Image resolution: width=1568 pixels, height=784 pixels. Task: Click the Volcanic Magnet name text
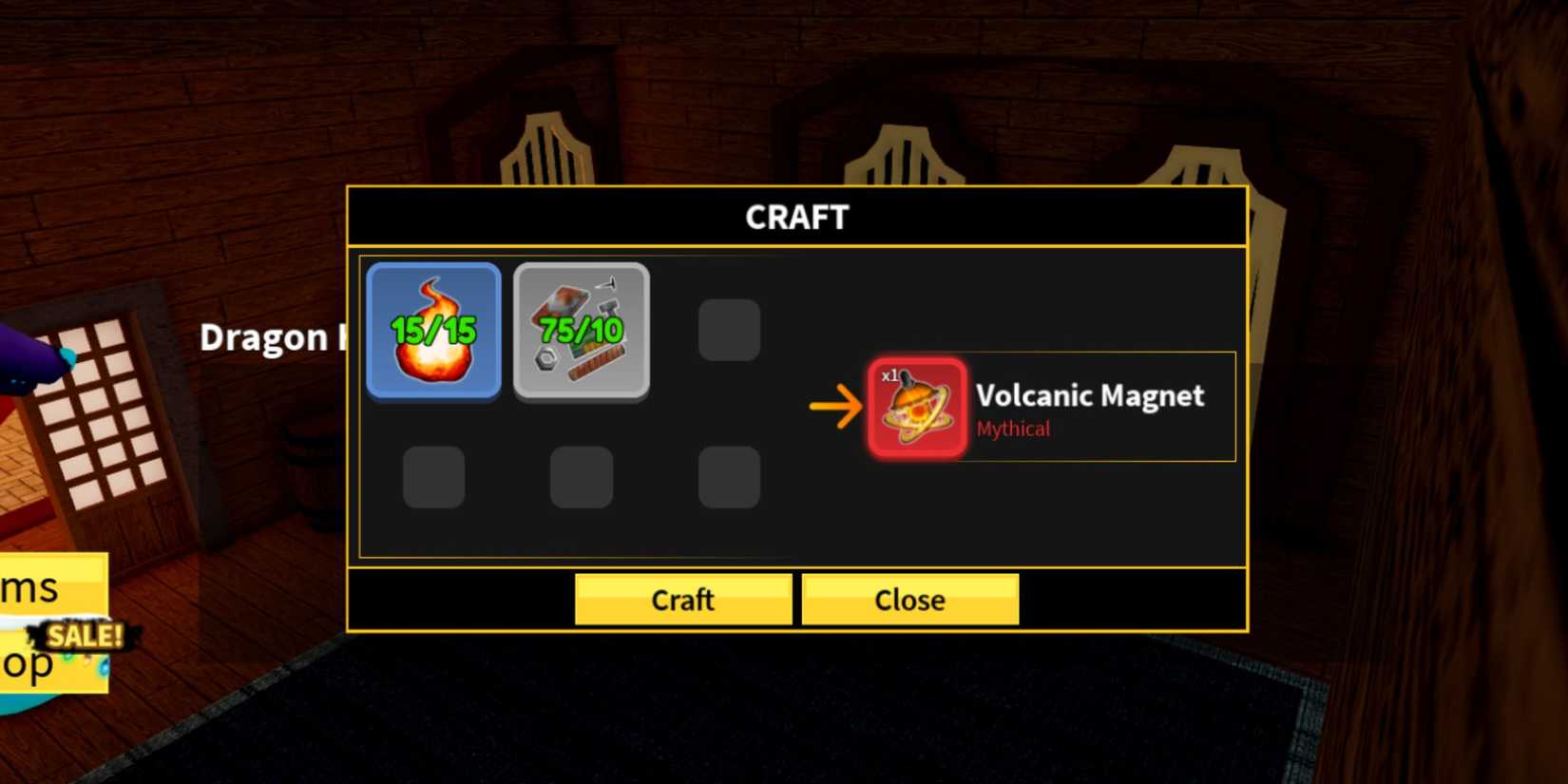coord(1089,396)
